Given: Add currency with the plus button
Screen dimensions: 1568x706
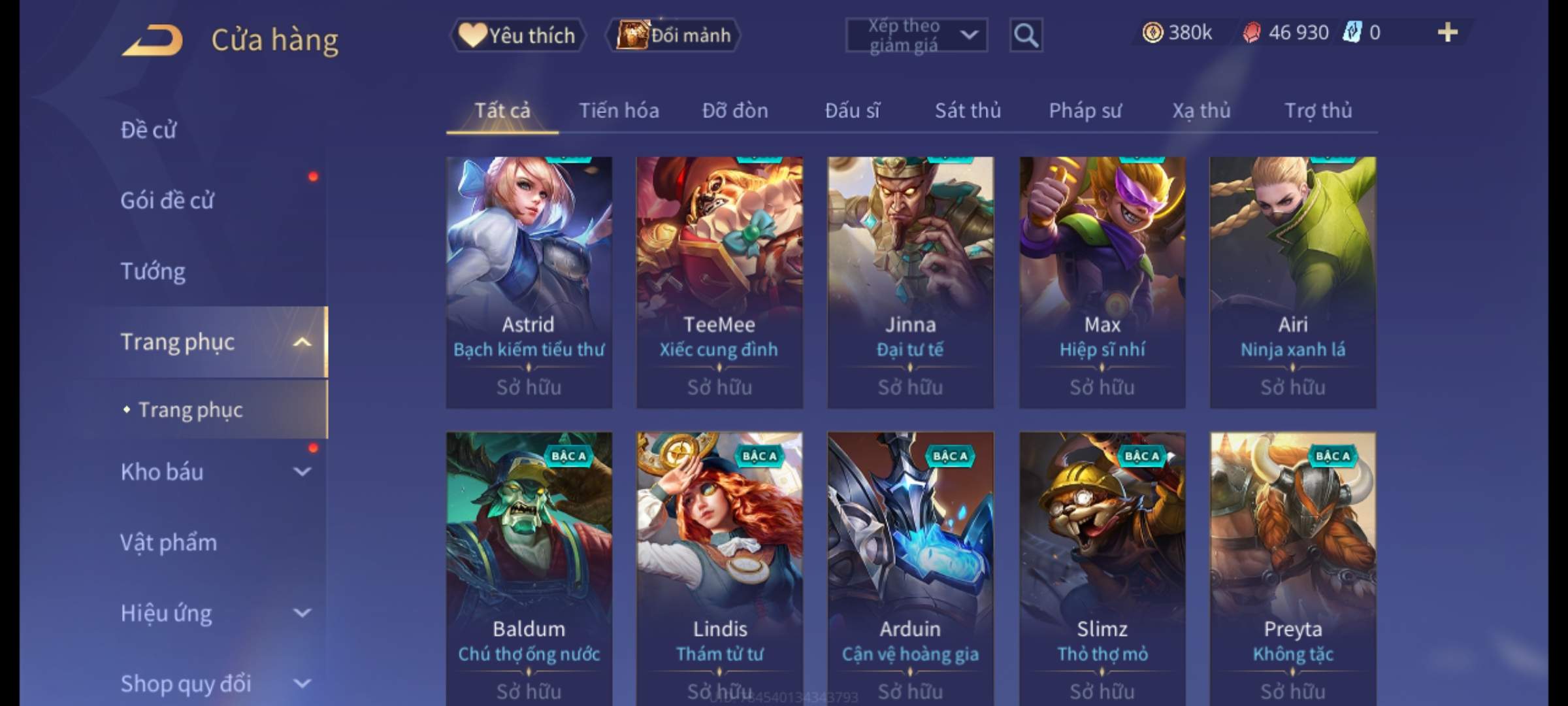Looking at the screenshot, I should pyautogui.click(x=1447, y=33).
